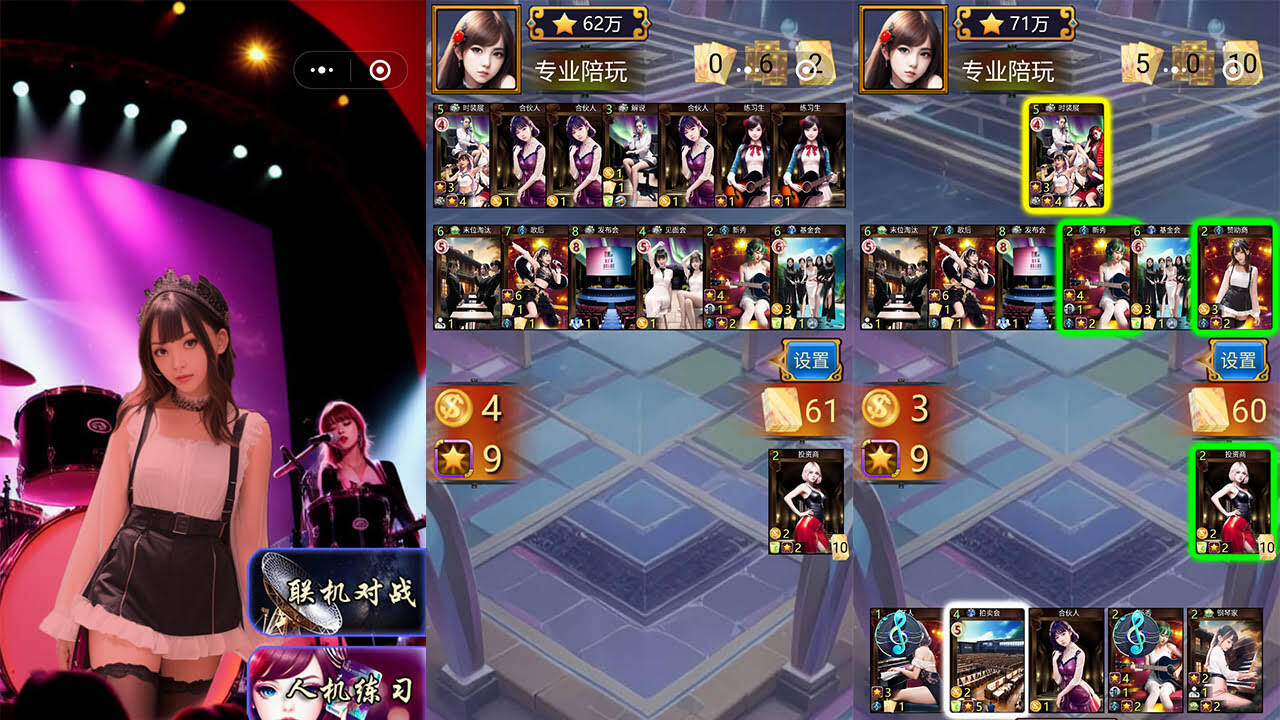This screenshot has width=1280, height=720.
Task: Click the 62万 star counter at the top
Action: click(x=589, y=28)
